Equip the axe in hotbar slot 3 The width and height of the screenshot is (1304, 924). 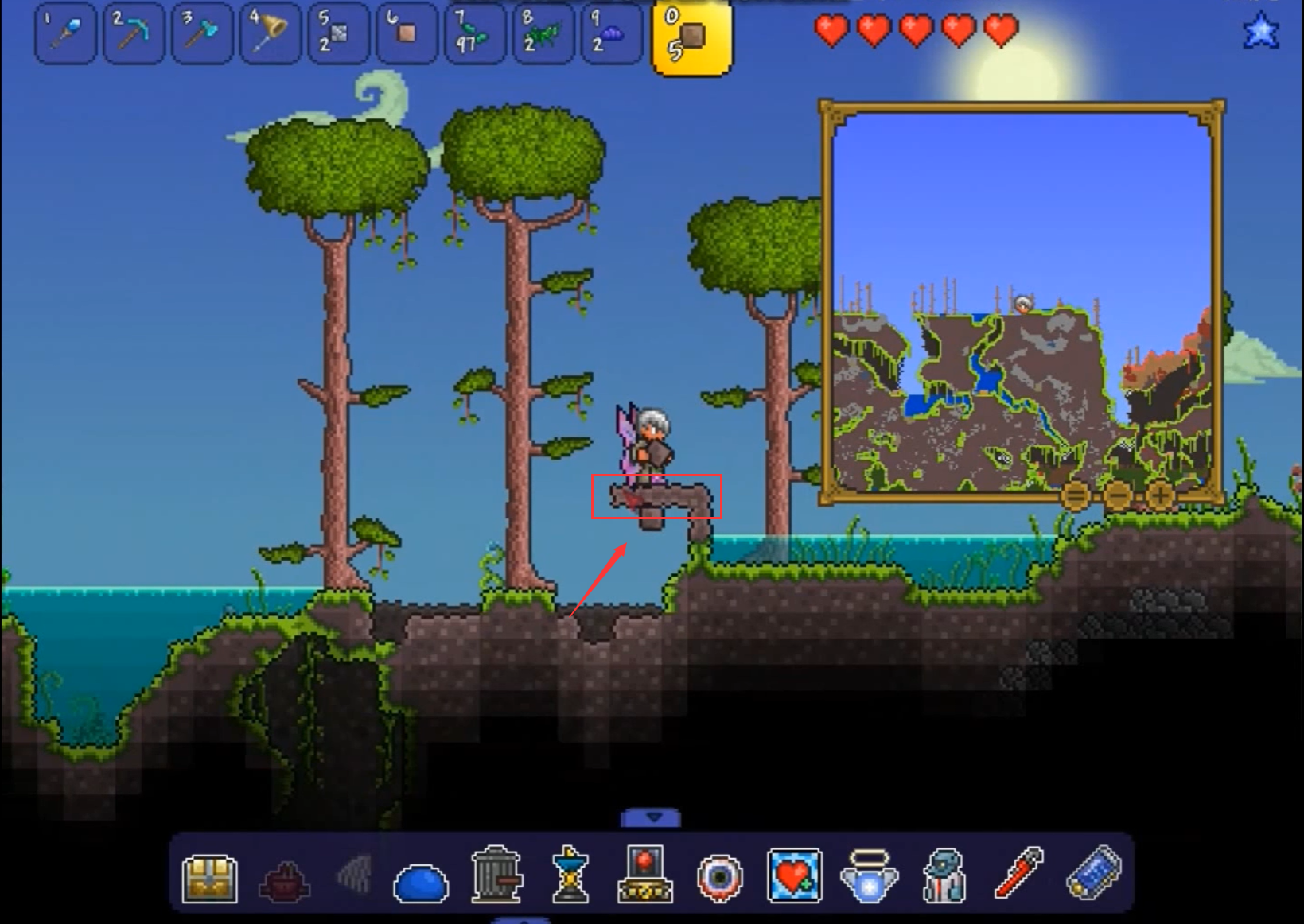[201, 34]
